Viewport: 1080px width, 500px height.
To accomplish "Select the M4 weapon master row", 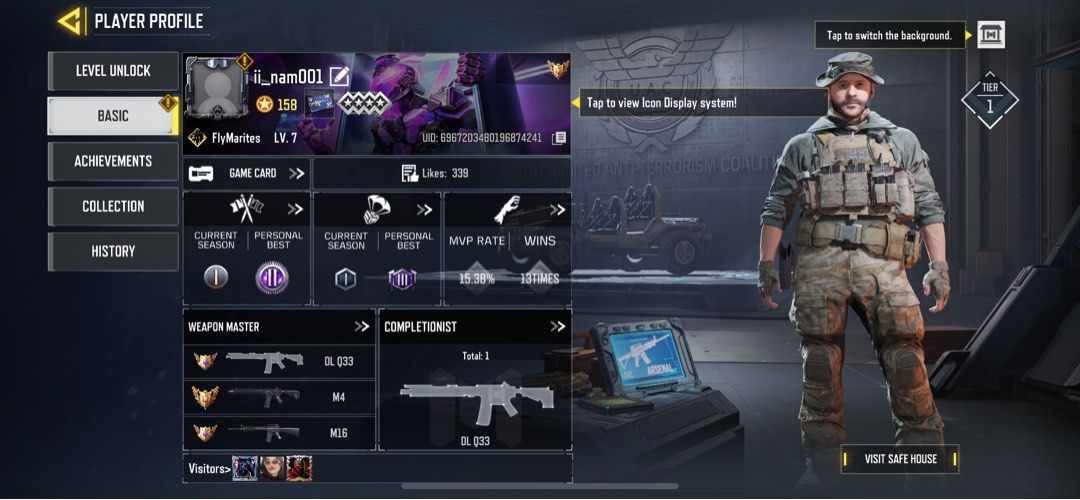I will 280,397.
